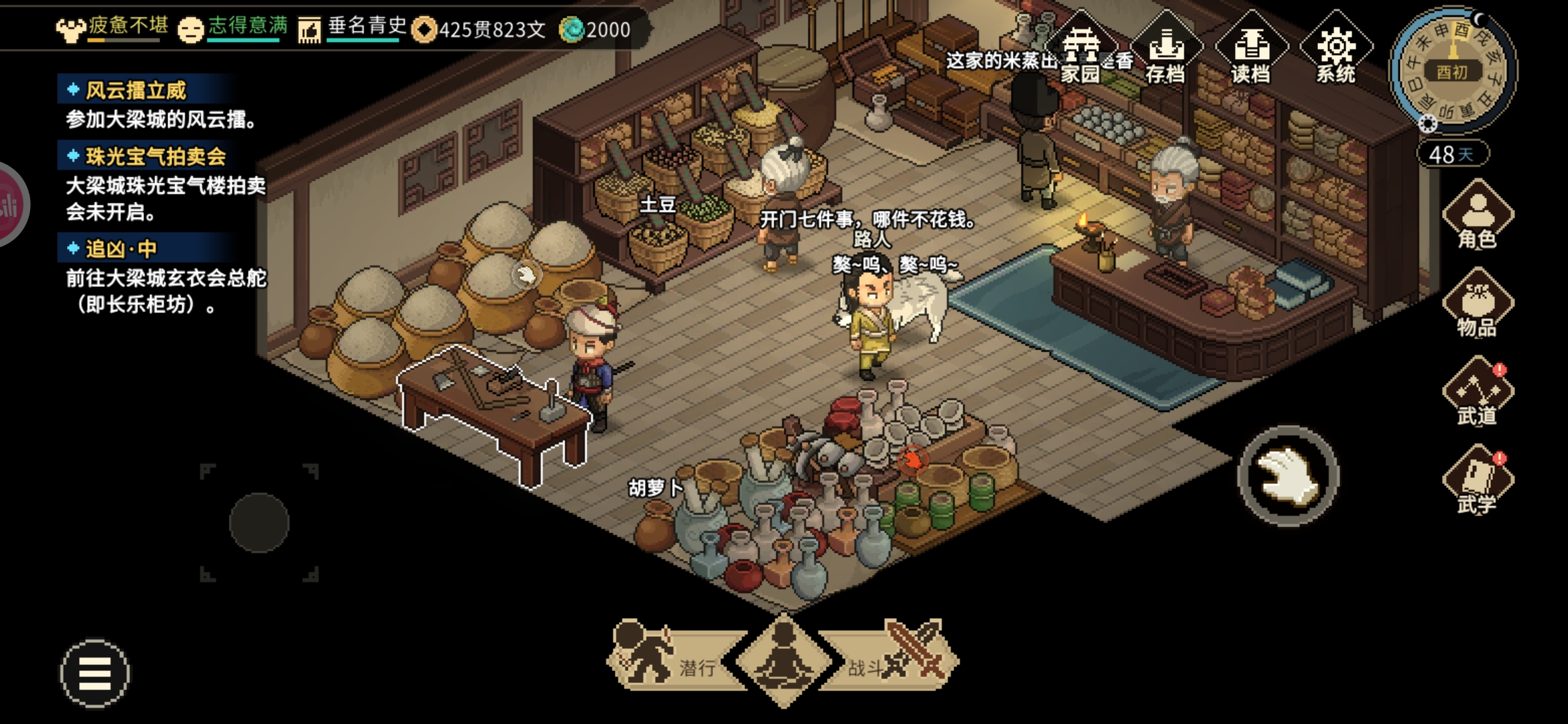This screenshot has width=1568, height=724.
Task: Select the 追凶·中 quest entry
Action: [121, 249]
